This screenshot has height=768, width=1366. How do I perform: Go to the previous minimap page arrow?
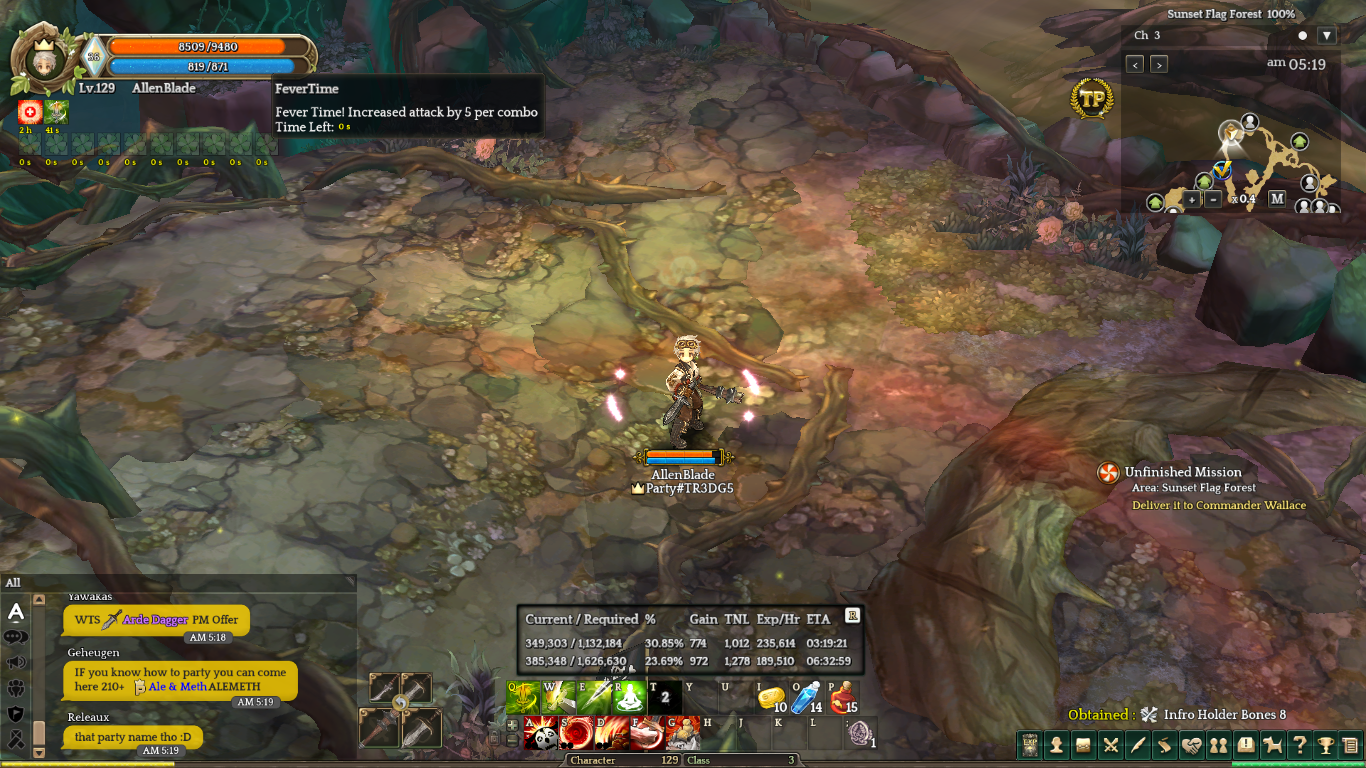(1135, 64)
